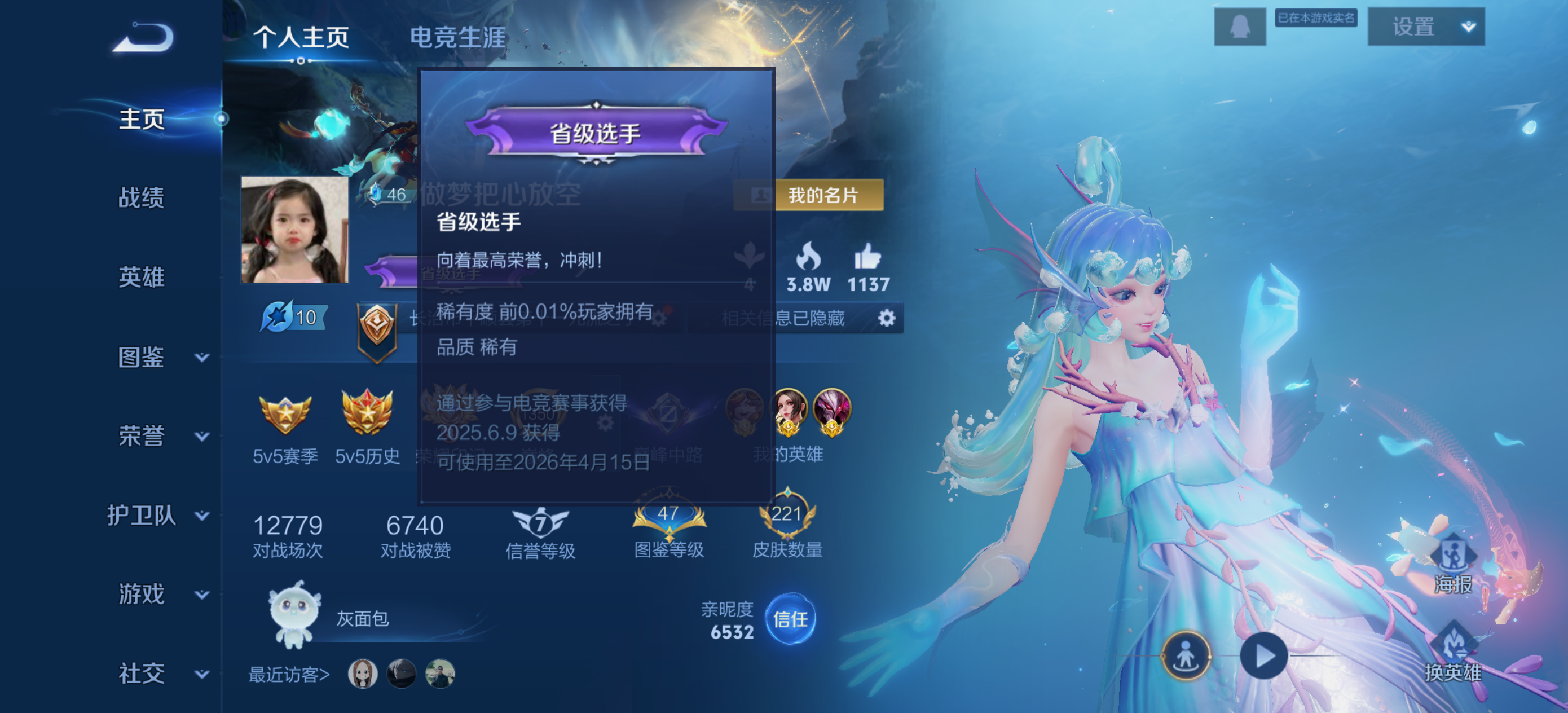Select the 个人主页 tab

pos(301,37)
